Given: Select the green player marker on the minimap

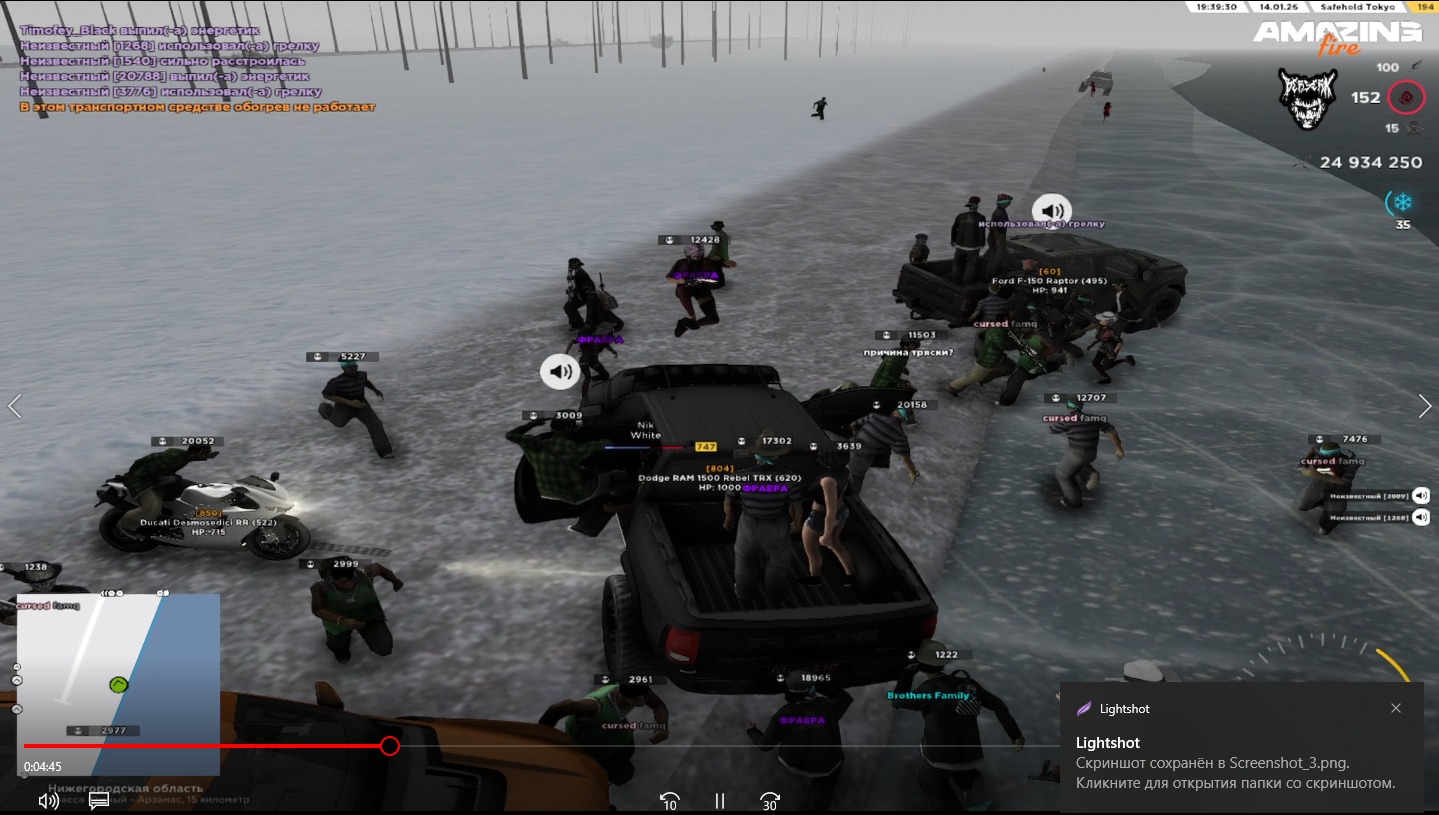Looking at the screenshot, I should [x=118, y=685].
